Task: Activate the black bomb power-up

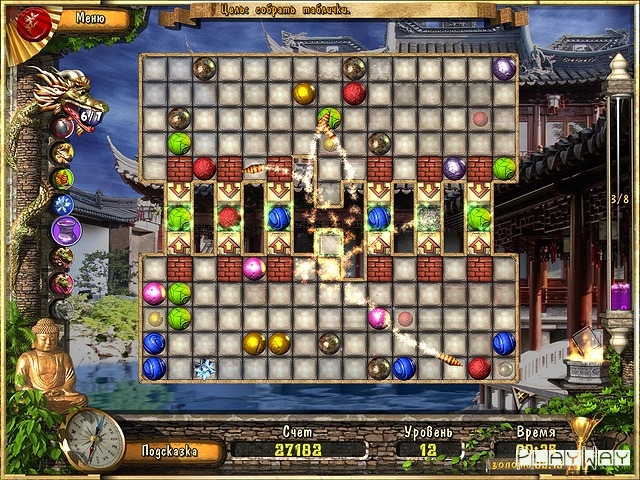Action: (x=63, y=127)
